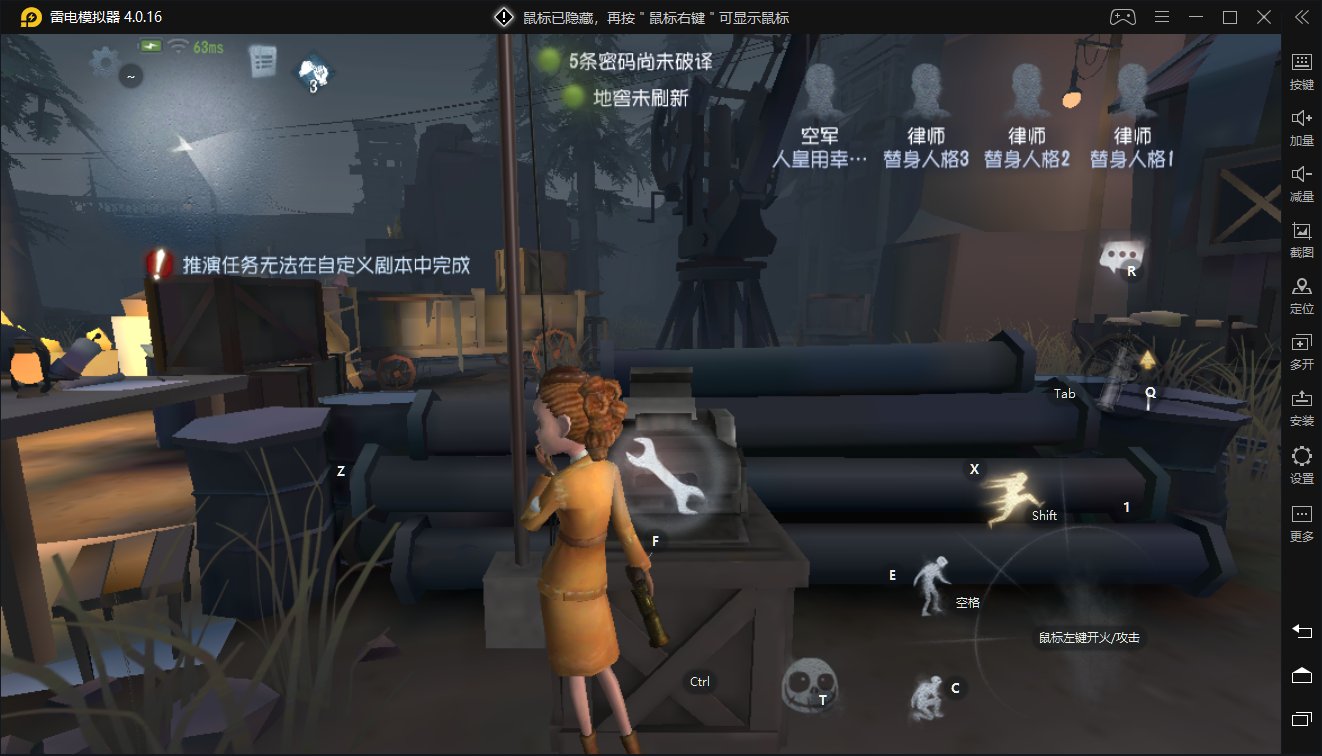Image resolution: width=1322 pixels, height=756 pixels.
Task: Take a screenshot with 截图
Action: click(x=1302, y=239)
